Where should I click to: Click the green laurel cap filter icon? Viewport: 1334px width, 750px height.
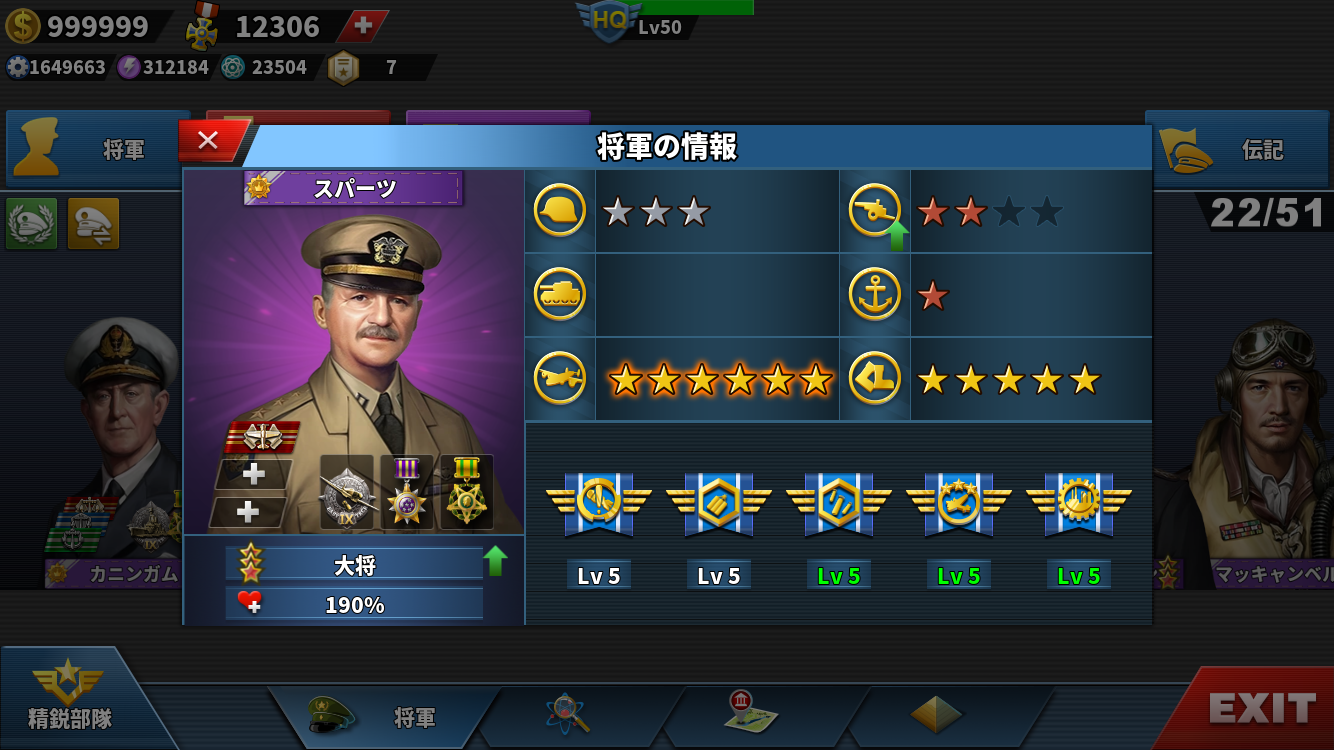click(31, 223)
